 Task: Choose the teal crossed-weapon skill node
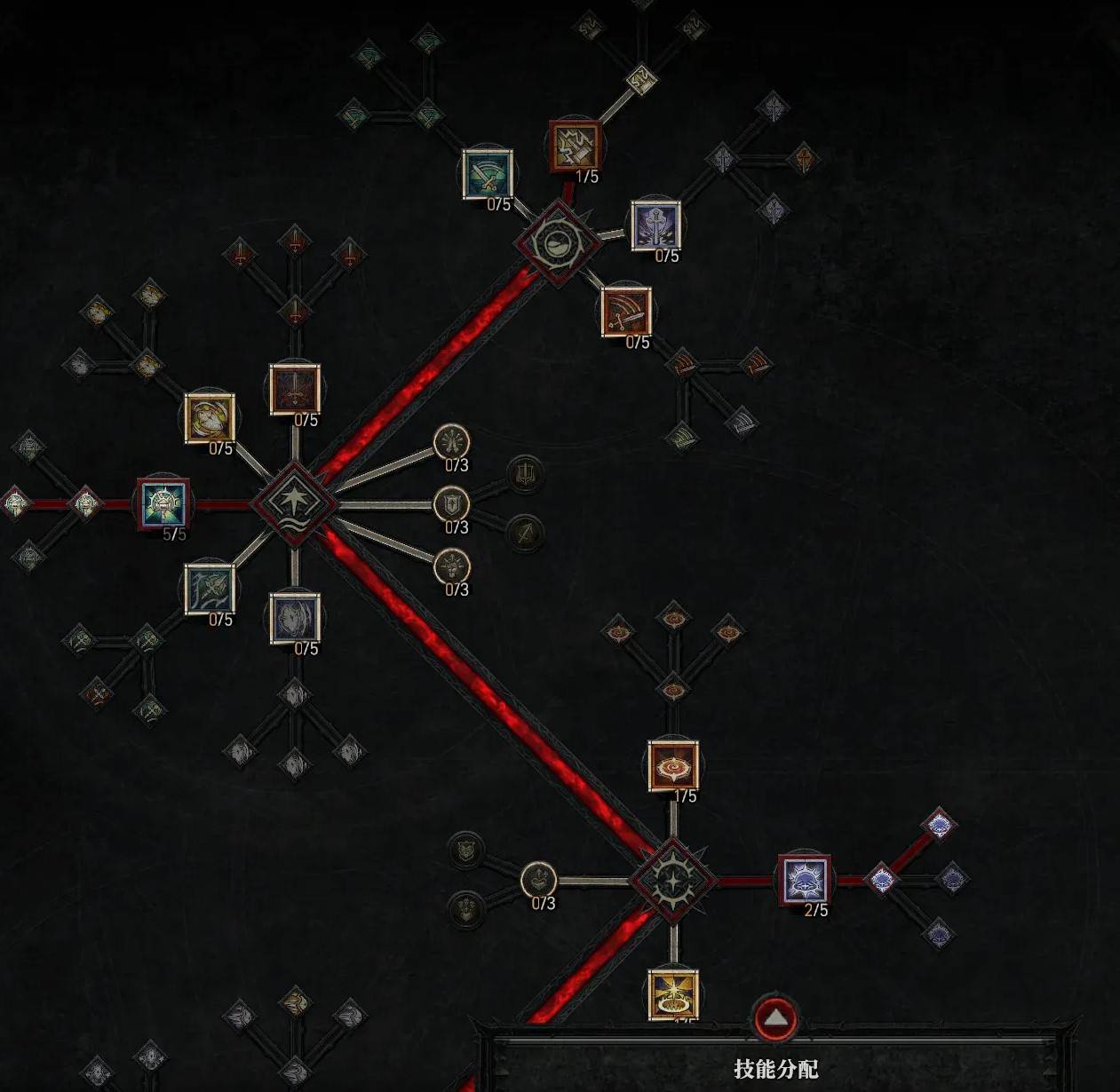[210, 590]
